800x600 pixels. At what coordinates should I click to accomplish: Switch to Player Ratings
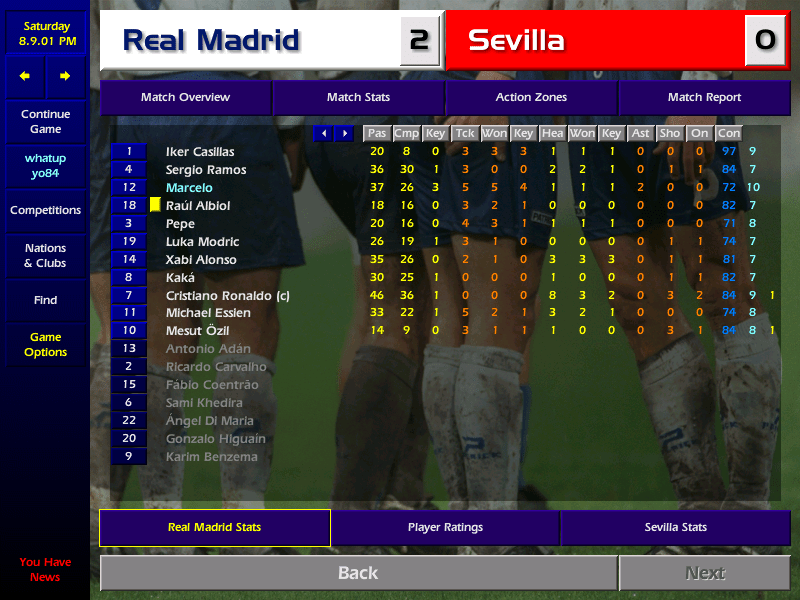(445, 528)
